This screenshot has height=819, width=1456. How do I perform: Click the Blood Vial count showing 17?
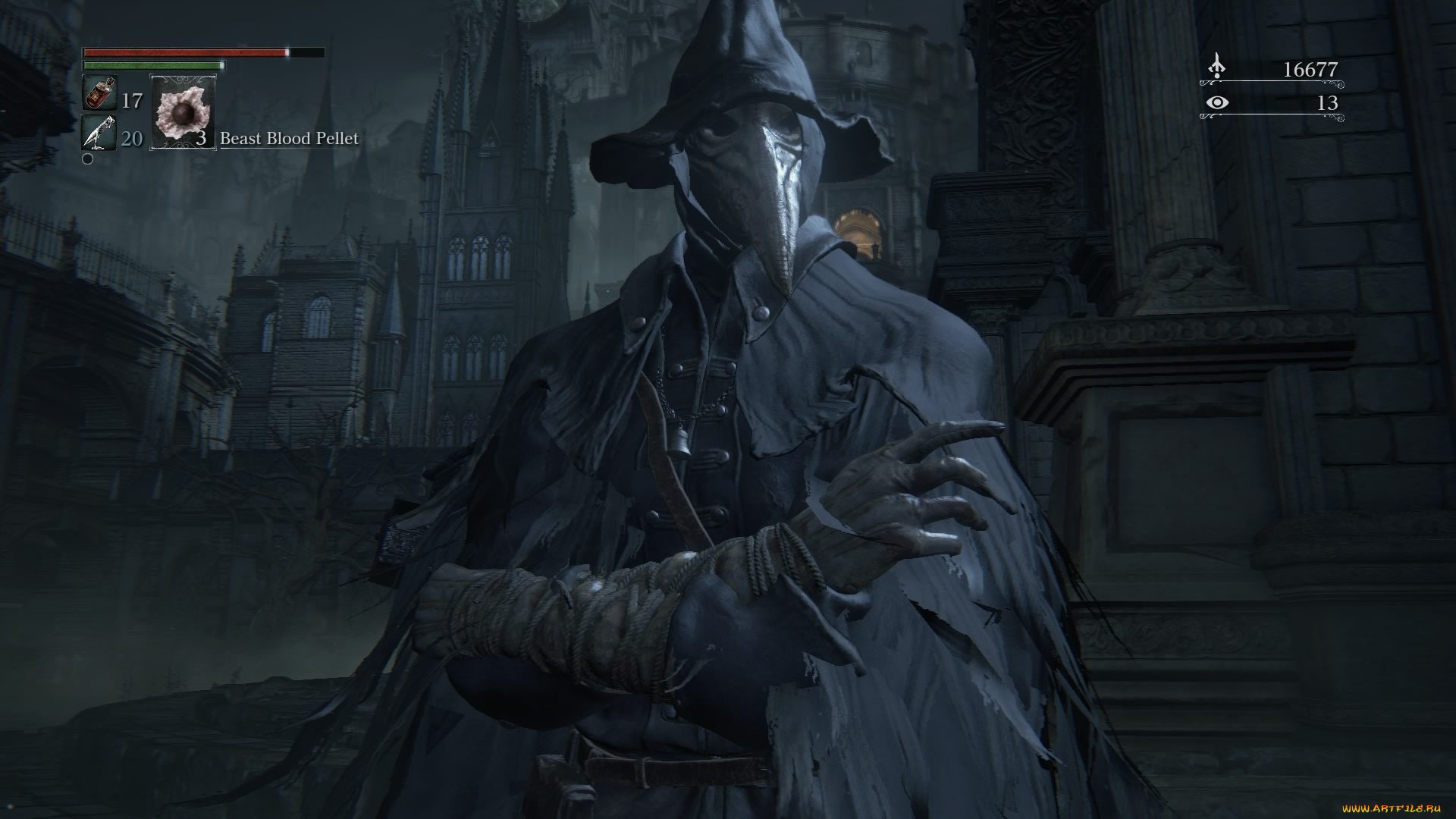click(x=130, y=99)
